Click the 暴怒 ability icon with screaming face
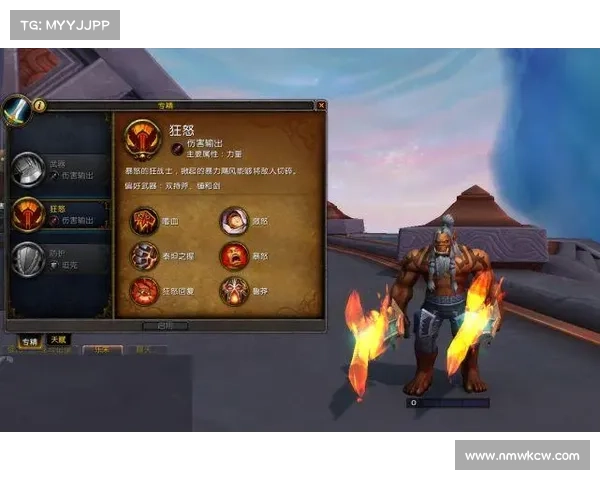600x480 pixels. click(234, 256)
